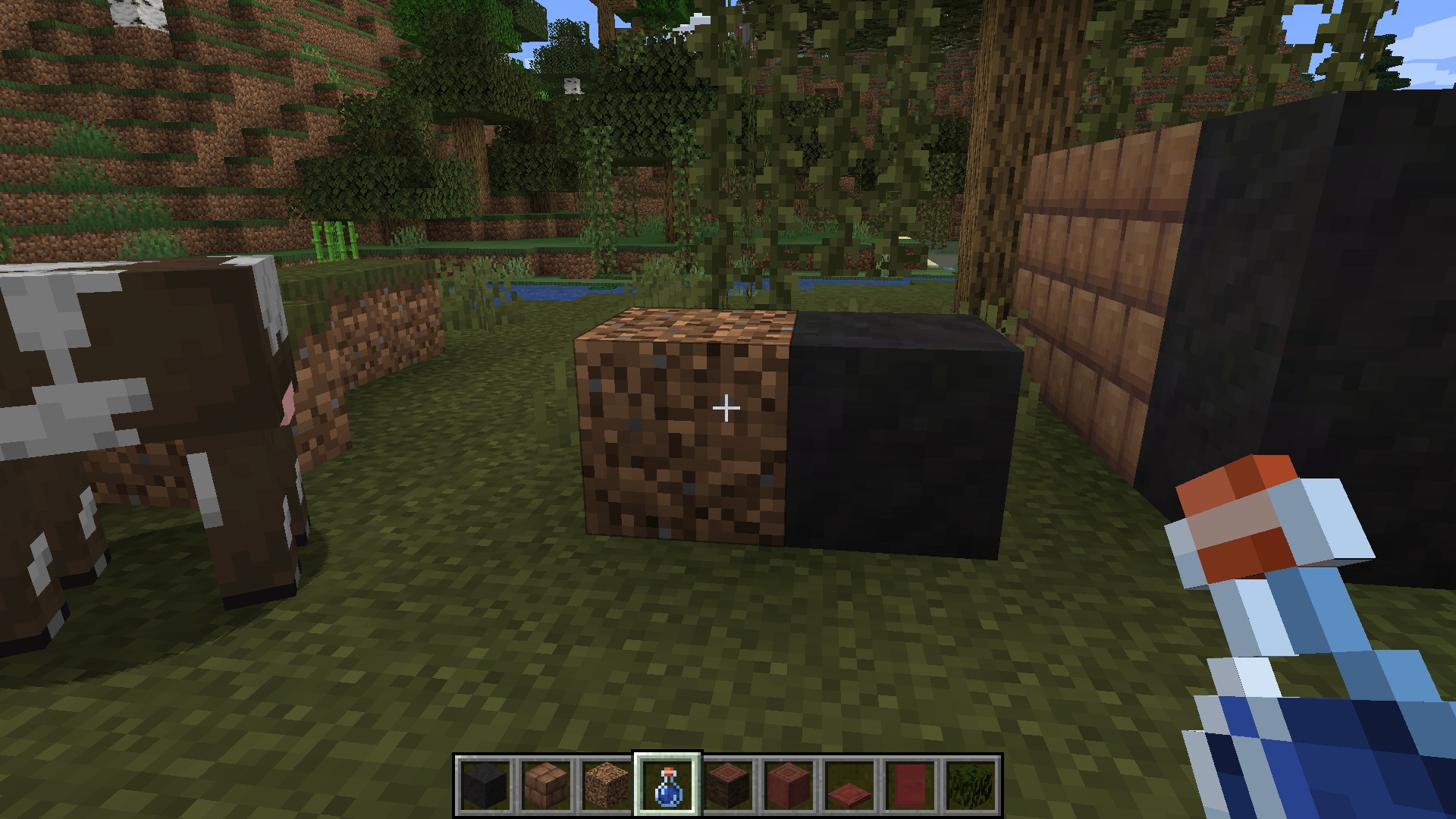The width and height of the screenshot is (1456, 819).
Task: Select the stripped red log slot
Action: (x=789, y=784)
